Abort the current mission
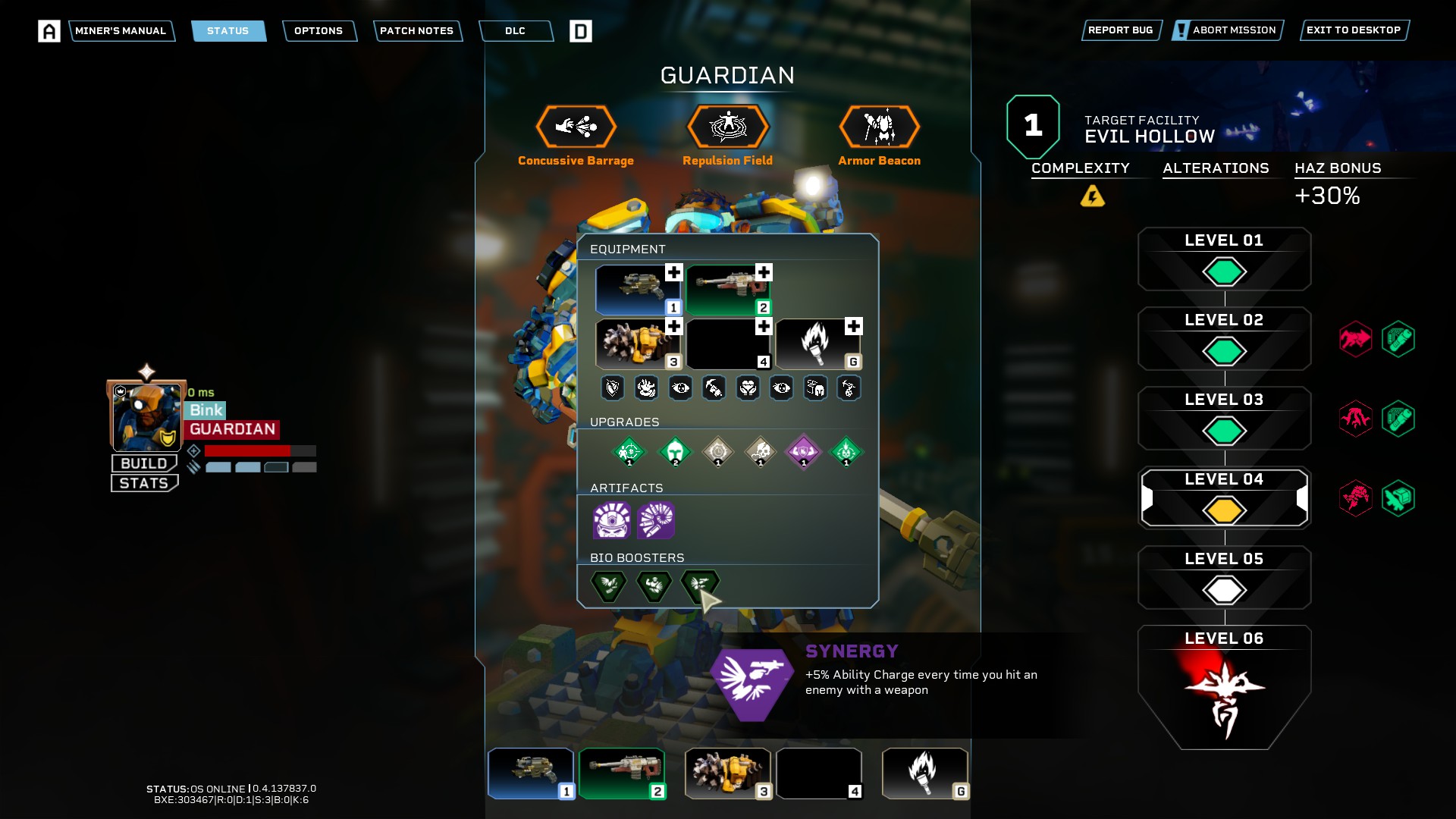 pos(1227,30)
